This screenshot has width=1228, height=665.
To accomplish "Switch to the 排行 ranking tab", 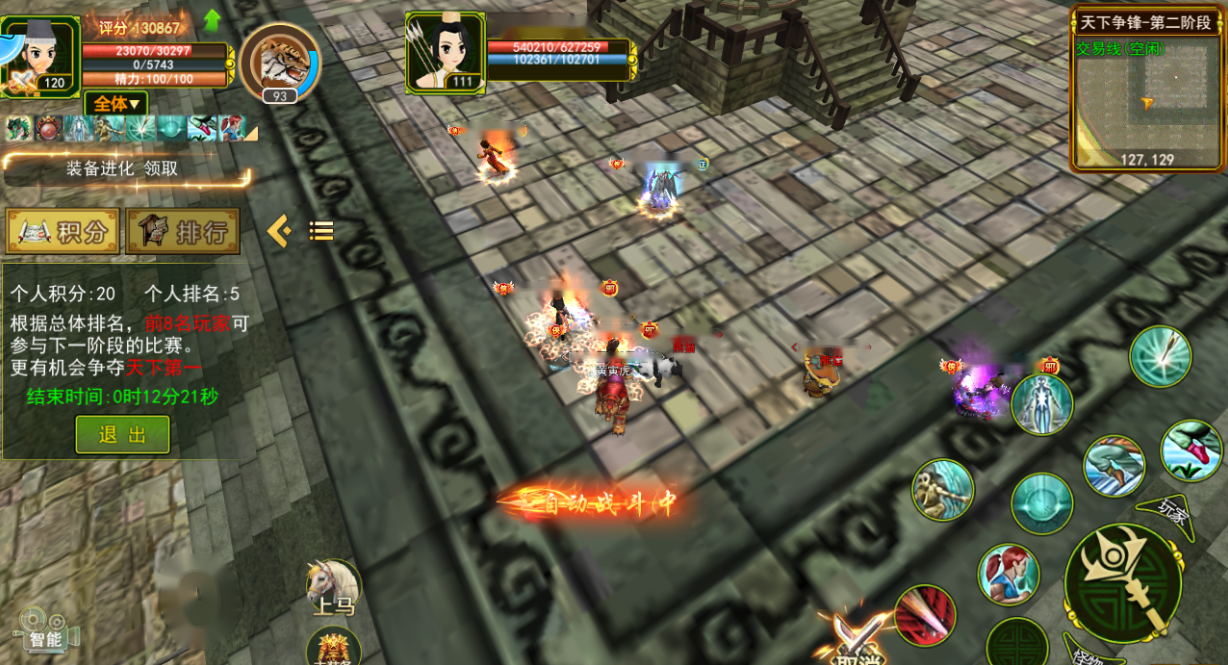I will [183, 232].
